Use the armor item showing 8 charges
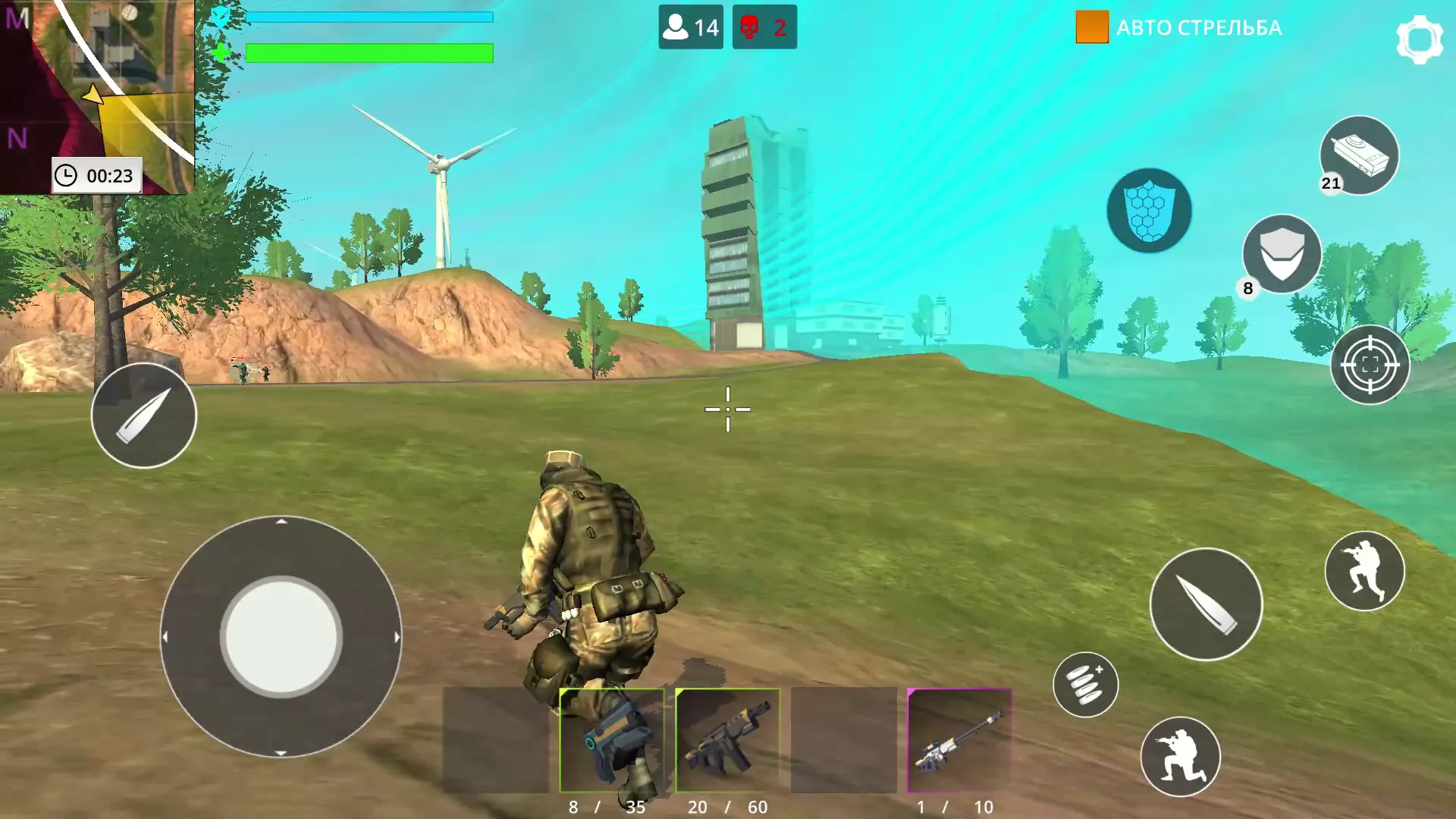Screen dimensions: 1456x819 (x=1281, y=254)
